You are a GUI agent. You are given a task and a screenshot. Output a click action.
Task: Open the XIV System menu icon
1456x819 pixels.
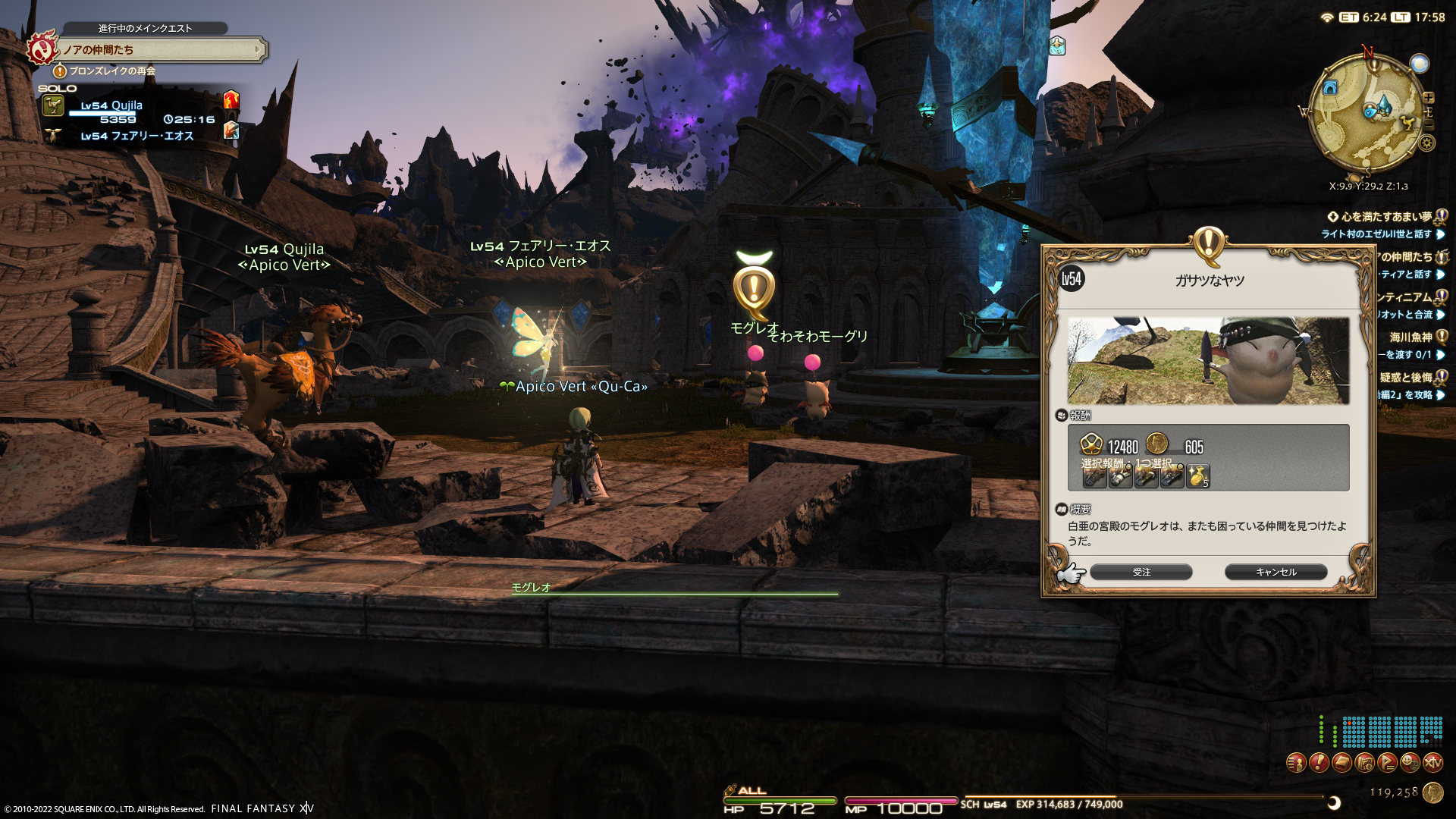click(1432, 762)
